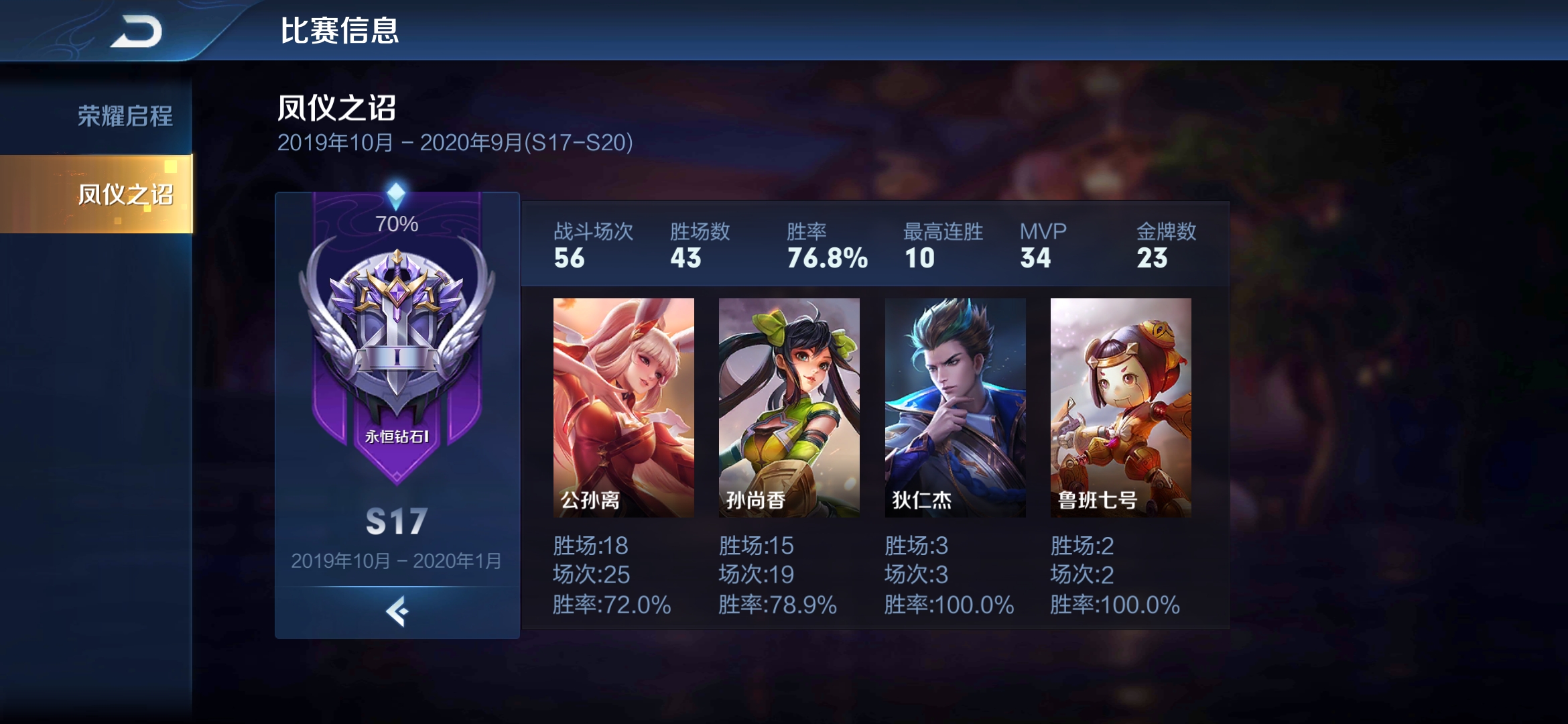Click the MVP 34 stat

tap(1040, 246)
